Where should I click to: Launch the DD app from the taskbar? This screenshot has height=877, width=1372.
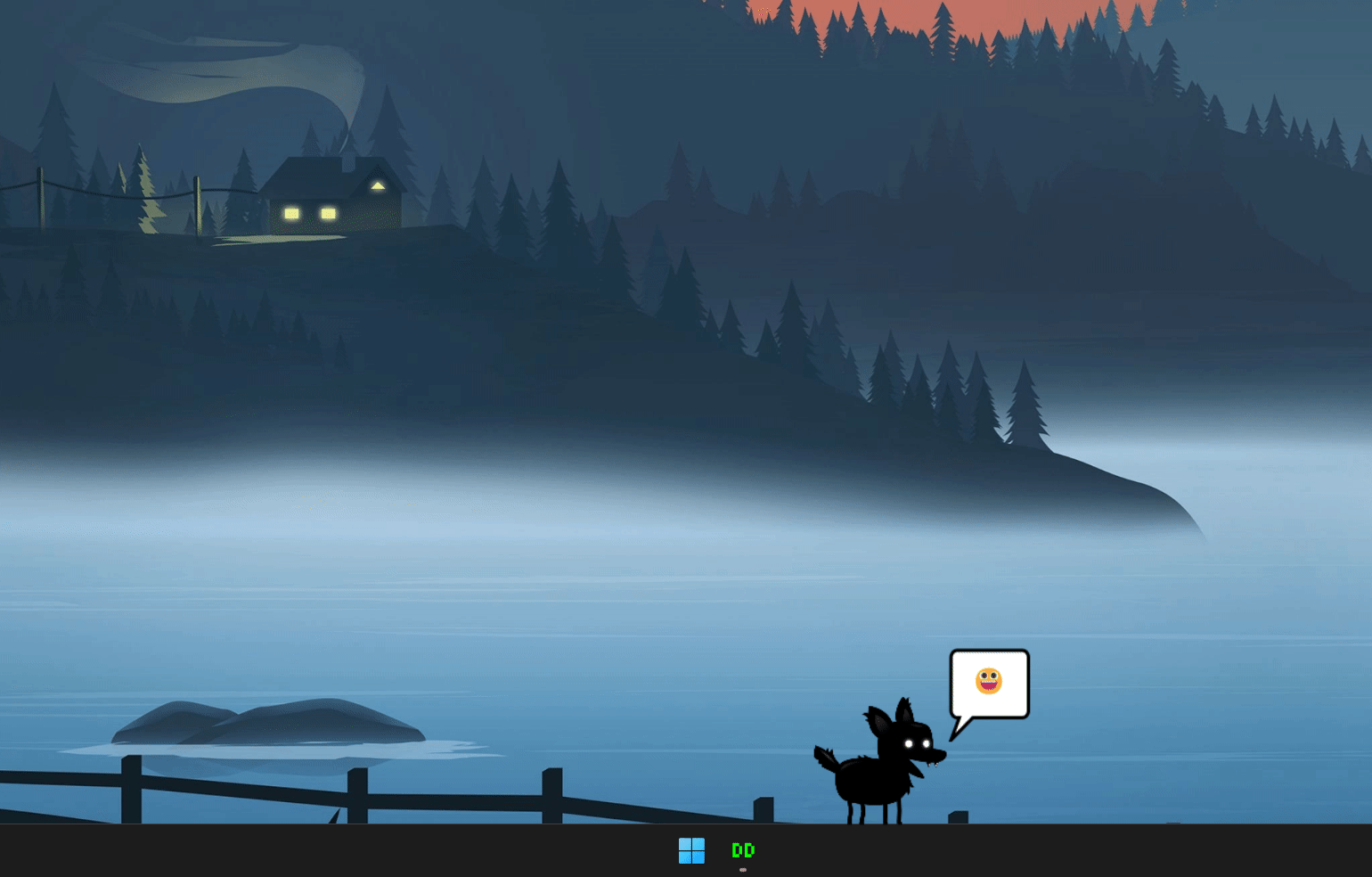tap(743, 850)
